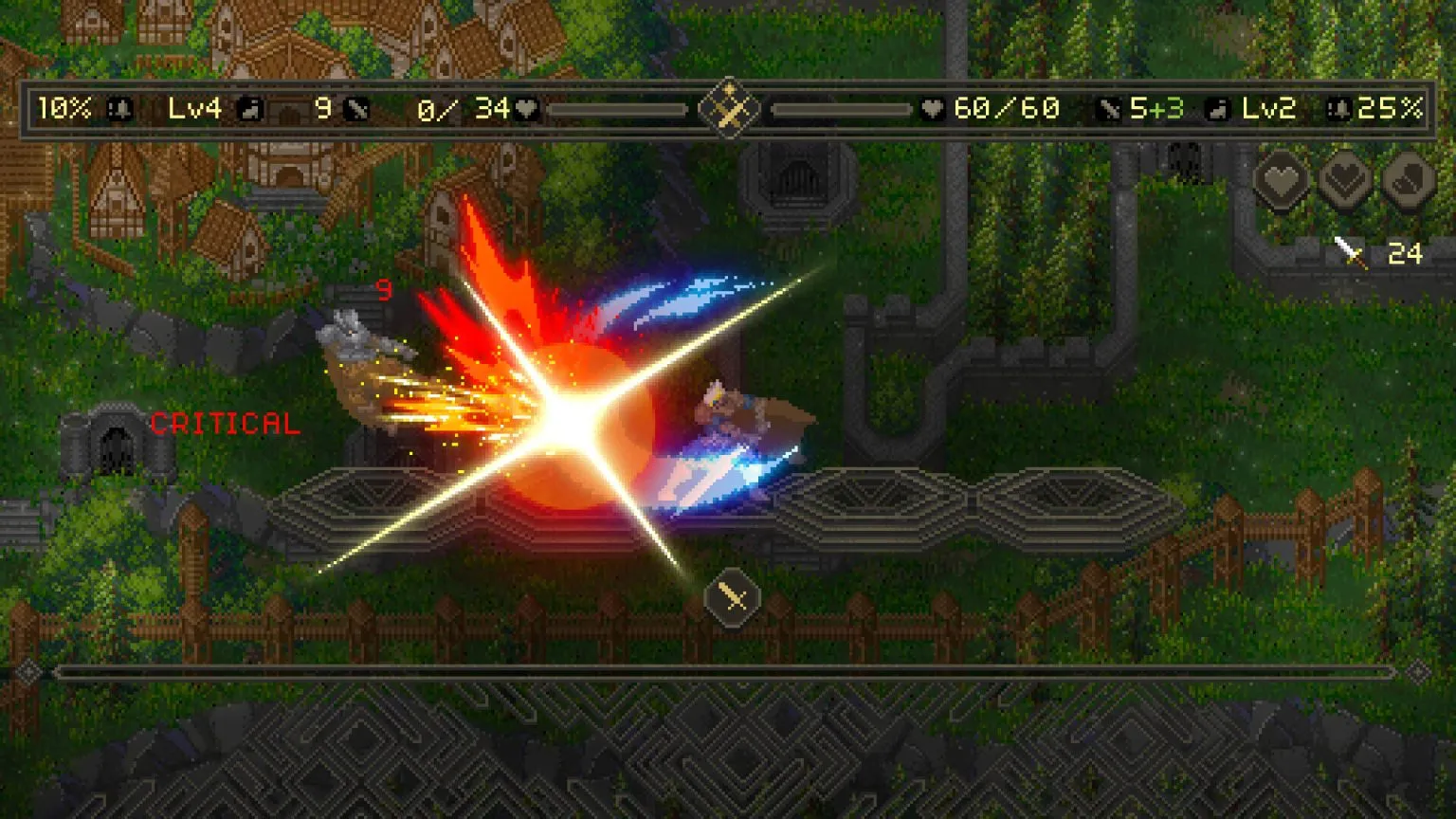Toggle the armored heart hexagon badge
This screenshot has height=819, width=1456.
coord(1343,178)
